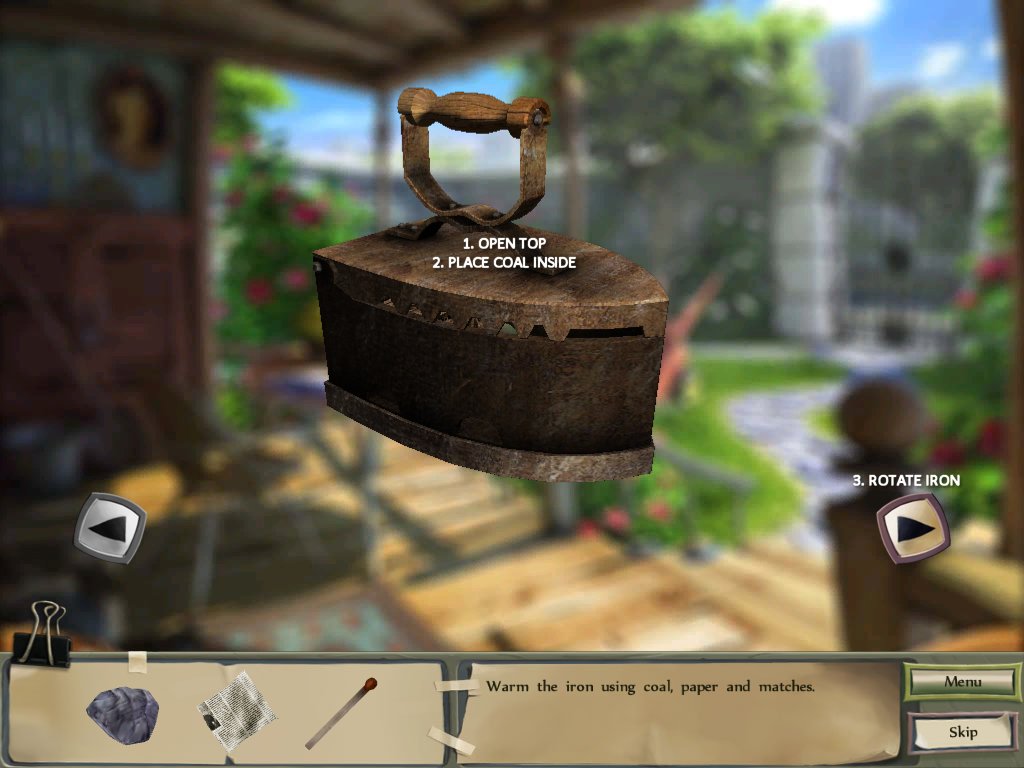Choose the matchstick inventory item
This screenshot has width=1024, height=768.
341,712
